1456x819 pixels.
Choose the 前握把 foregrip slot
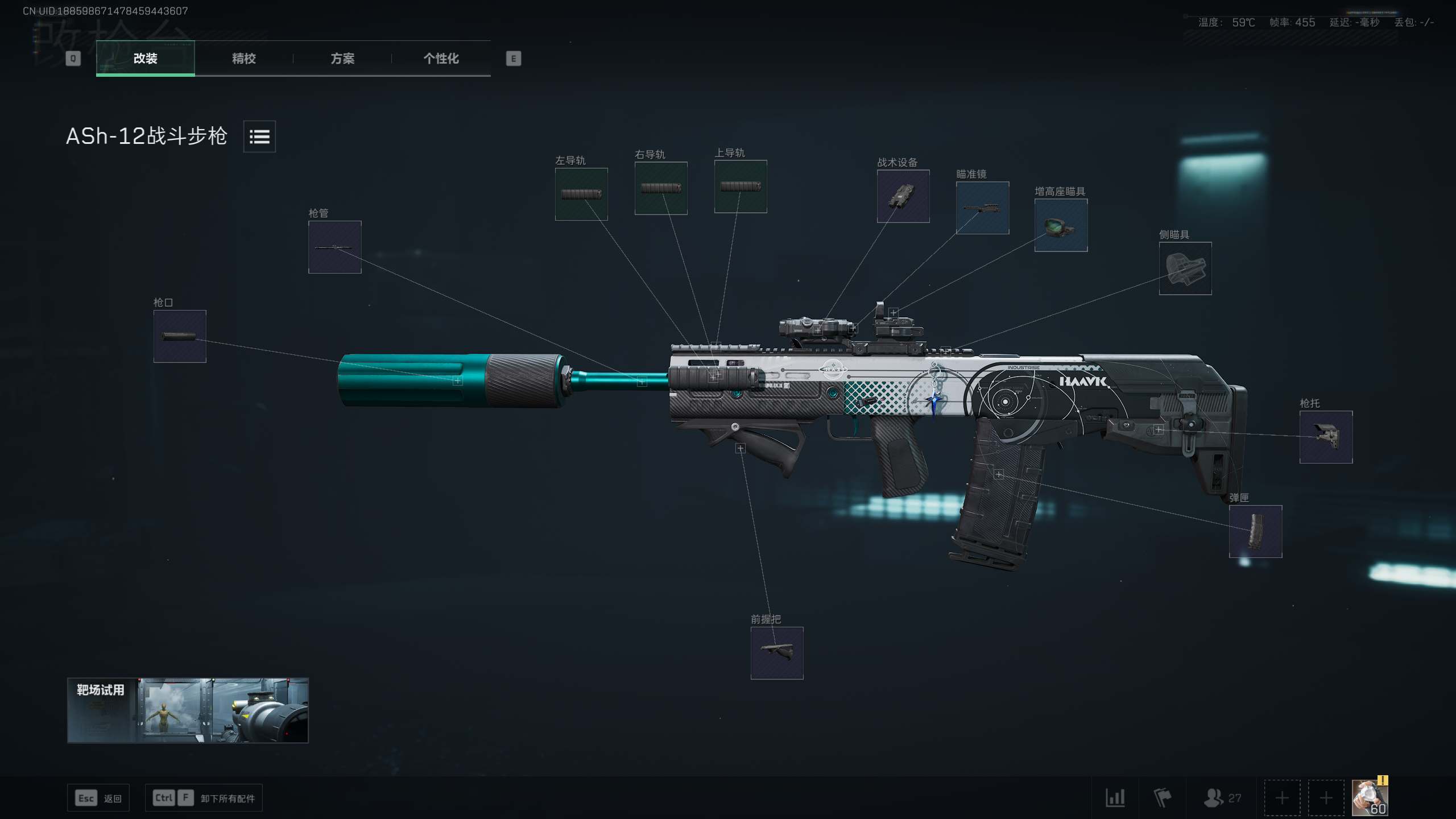point(777,653)
